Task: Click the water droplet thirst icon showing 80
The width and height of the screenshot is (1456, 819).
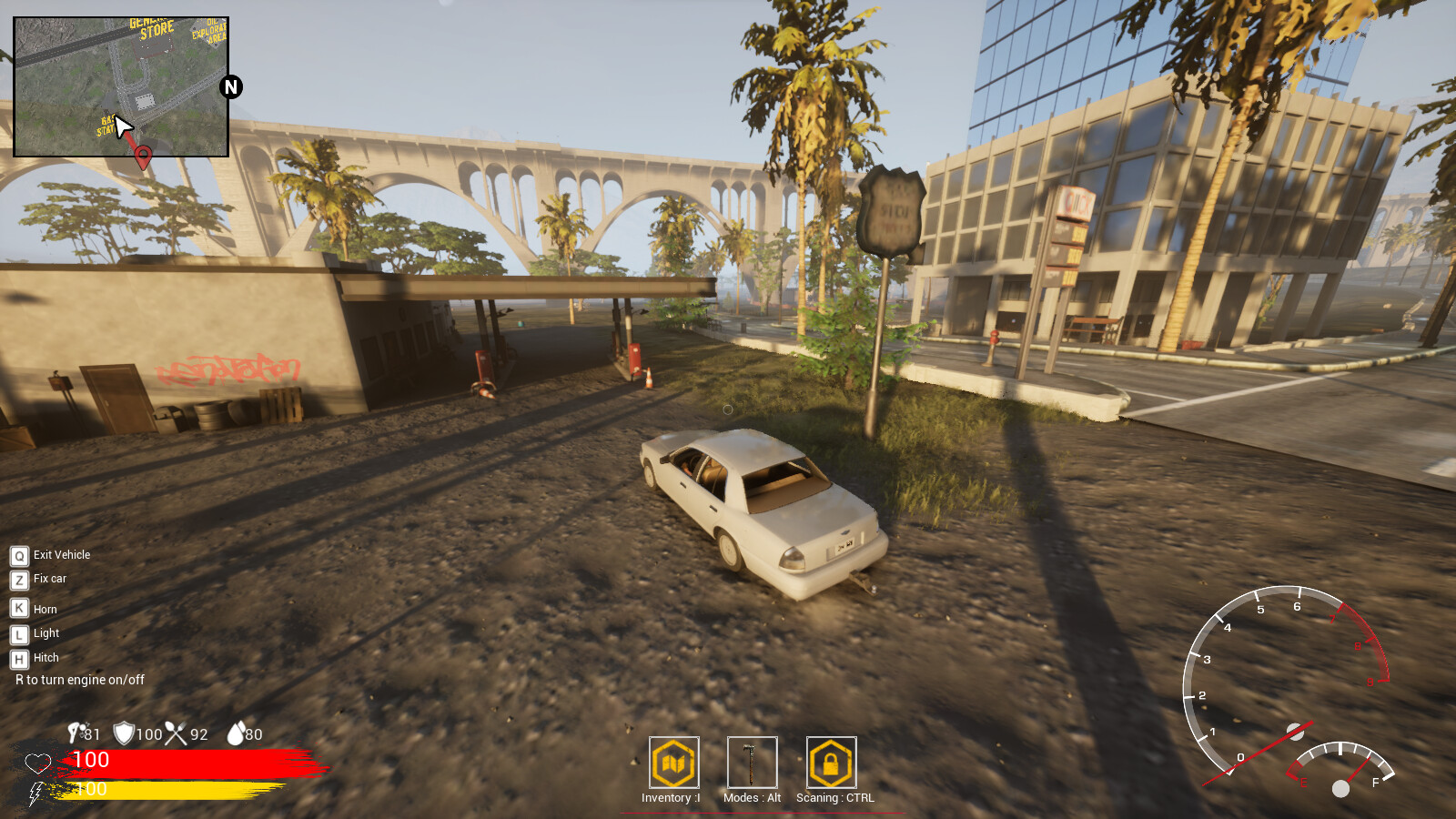Action: [238, 733]
